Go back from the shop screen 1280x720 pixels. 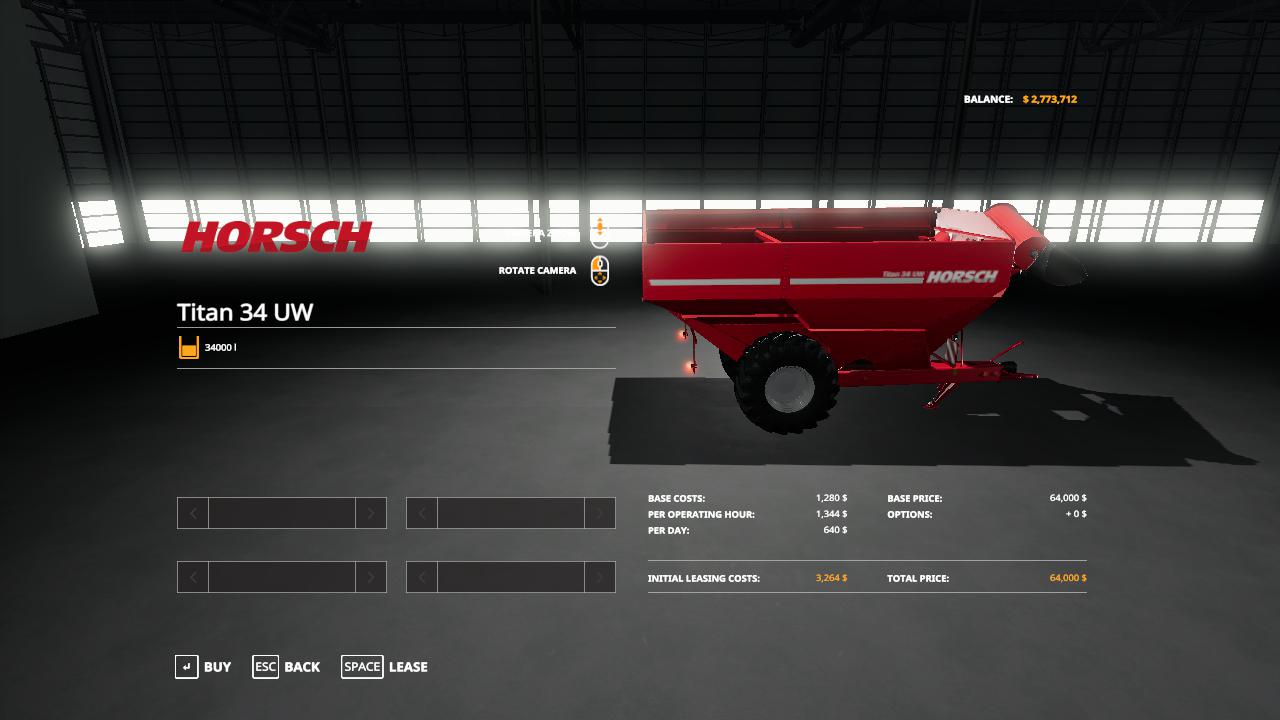(287, 667)
